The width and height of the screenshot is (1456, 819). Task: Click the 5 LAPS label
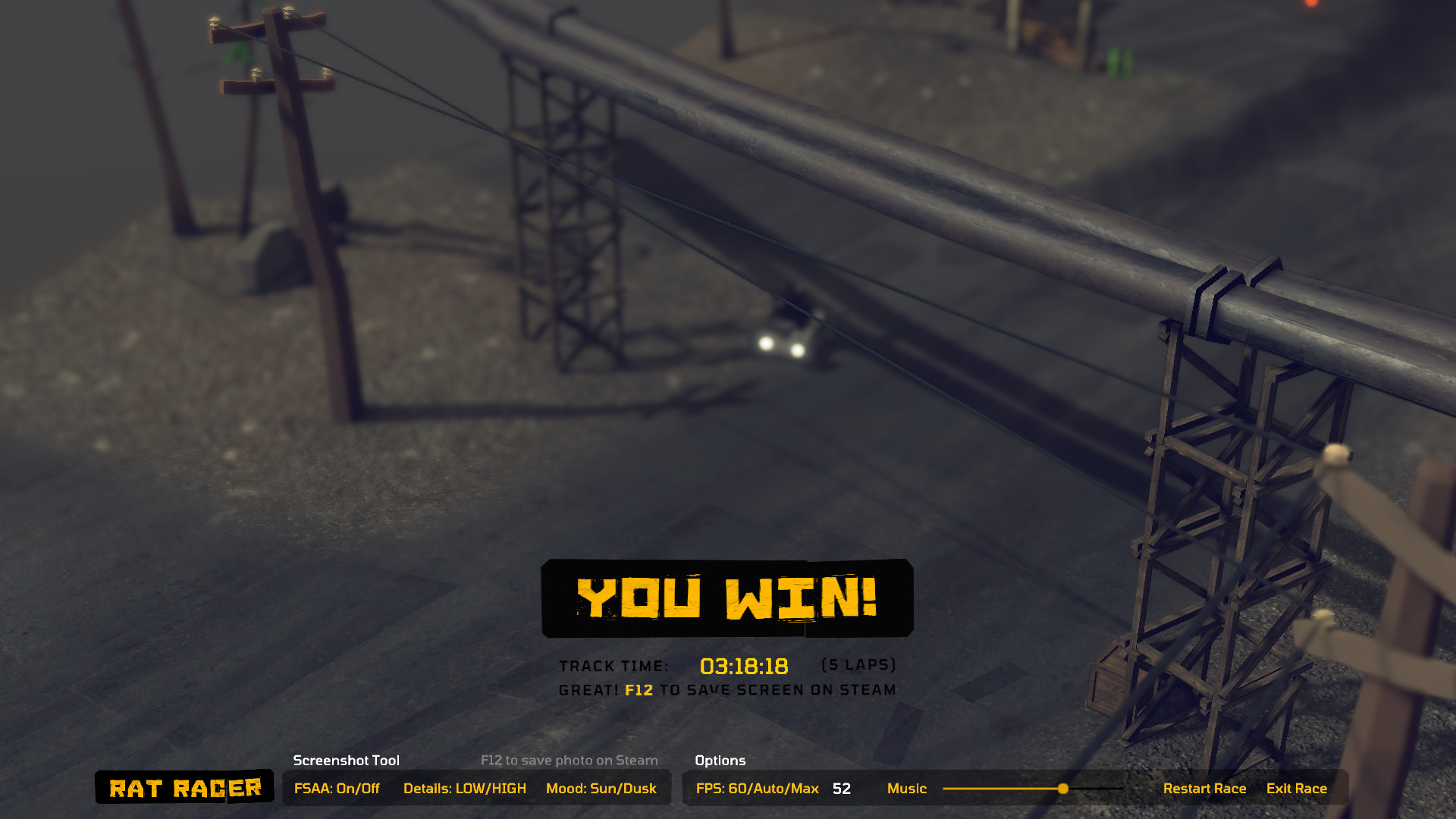point(858,664)
